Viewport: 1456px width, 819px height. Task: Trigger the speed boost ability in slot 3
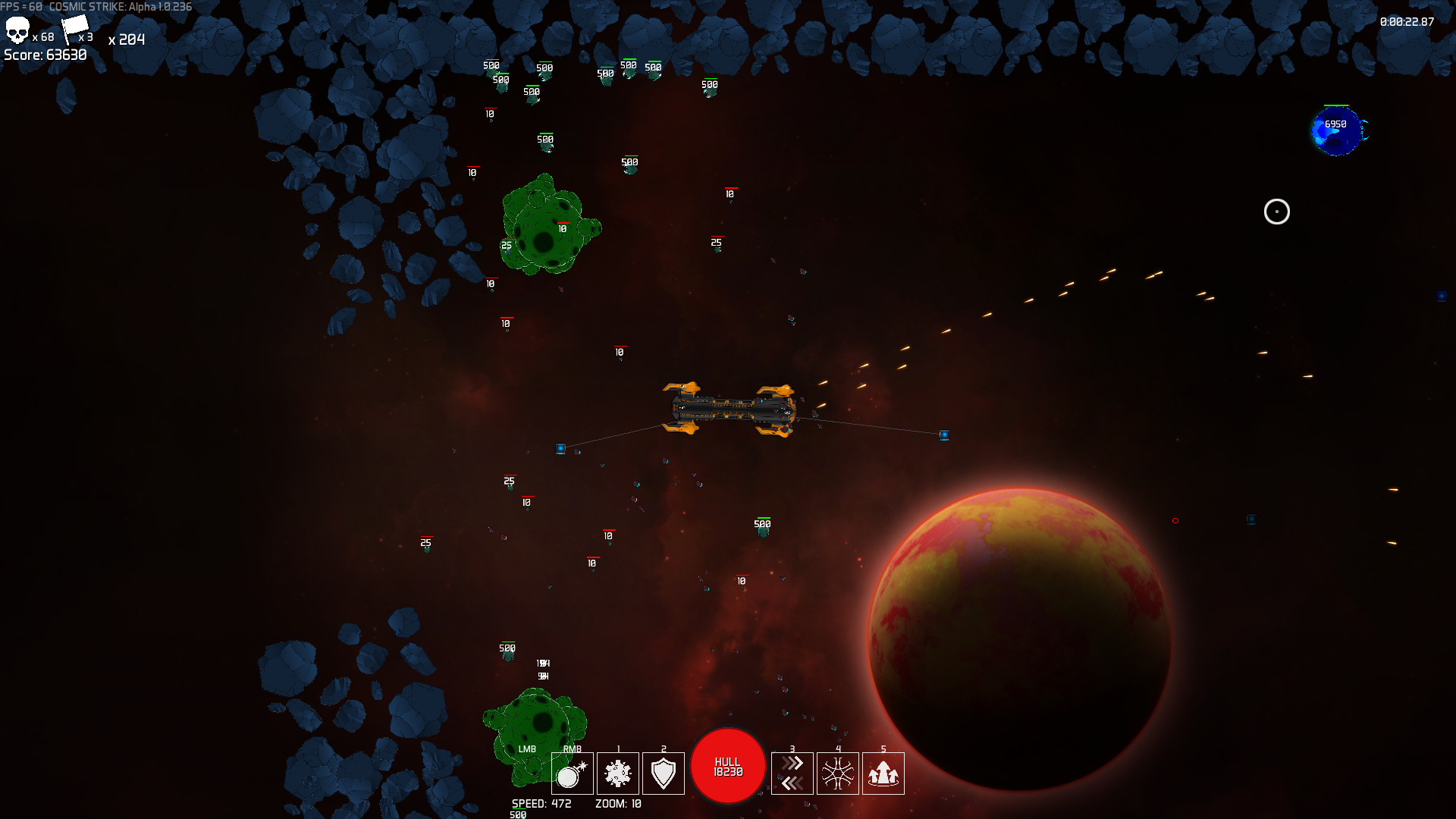coord(792,773)
